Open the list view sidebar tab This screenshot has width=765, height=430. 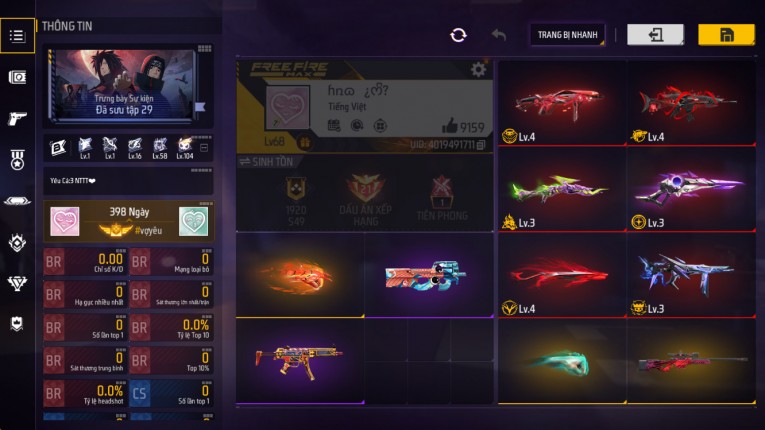(17, 36)
